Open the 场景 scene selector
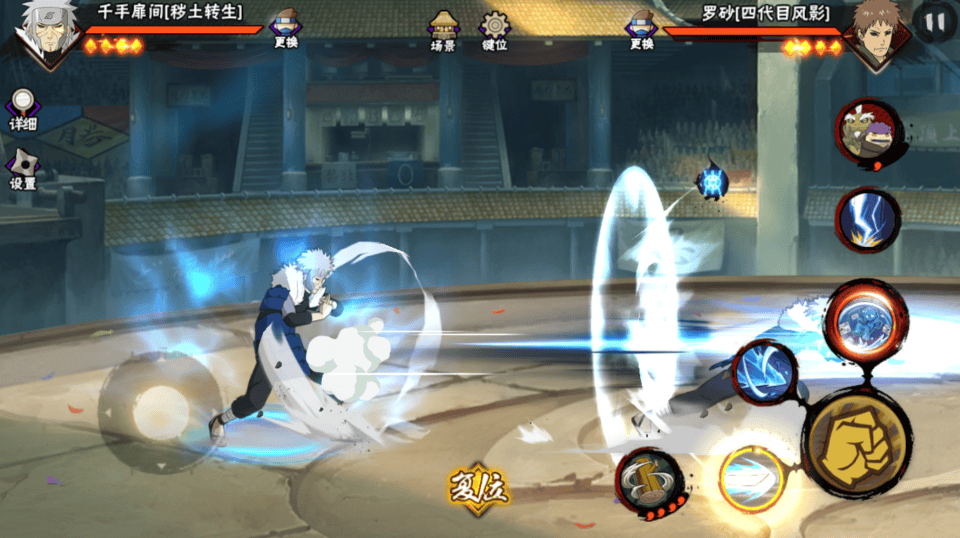The height and width of the screenshot is (538, 960). [443, 31]
